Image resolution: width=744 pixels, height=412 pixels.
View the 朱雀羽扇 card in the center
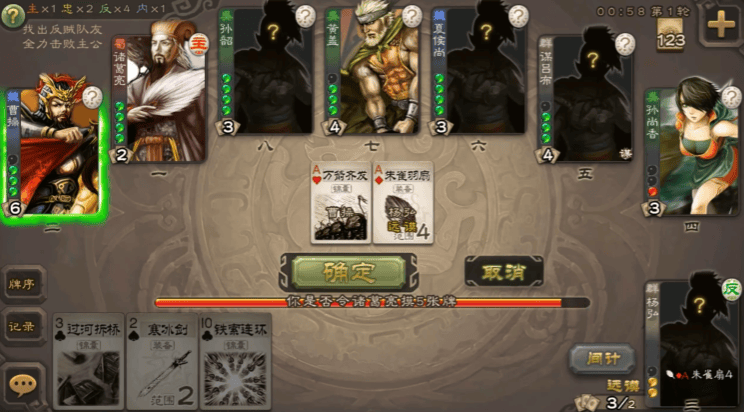point(404,203)
